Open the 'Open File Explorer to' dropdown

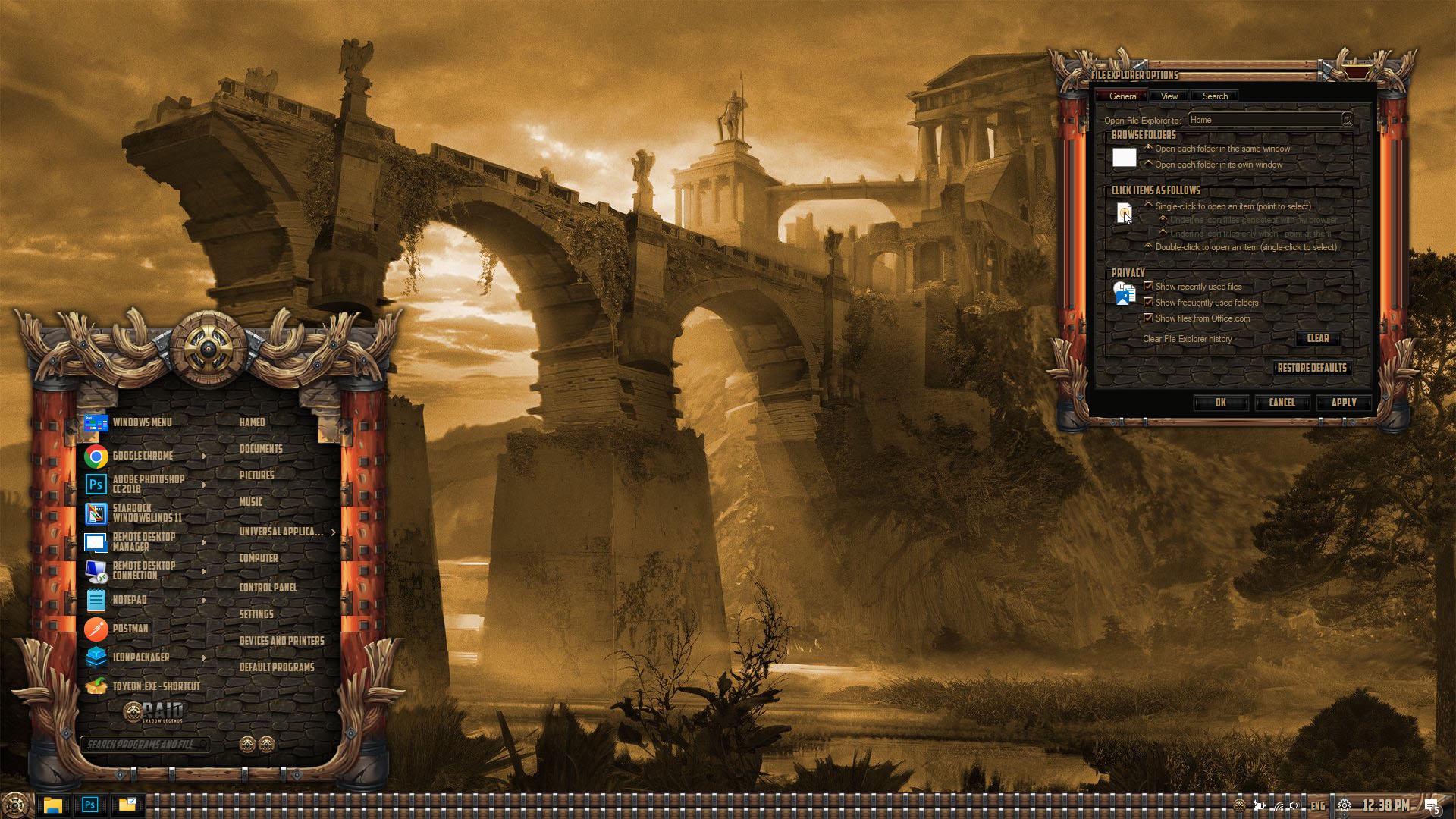pos(1347,120)
